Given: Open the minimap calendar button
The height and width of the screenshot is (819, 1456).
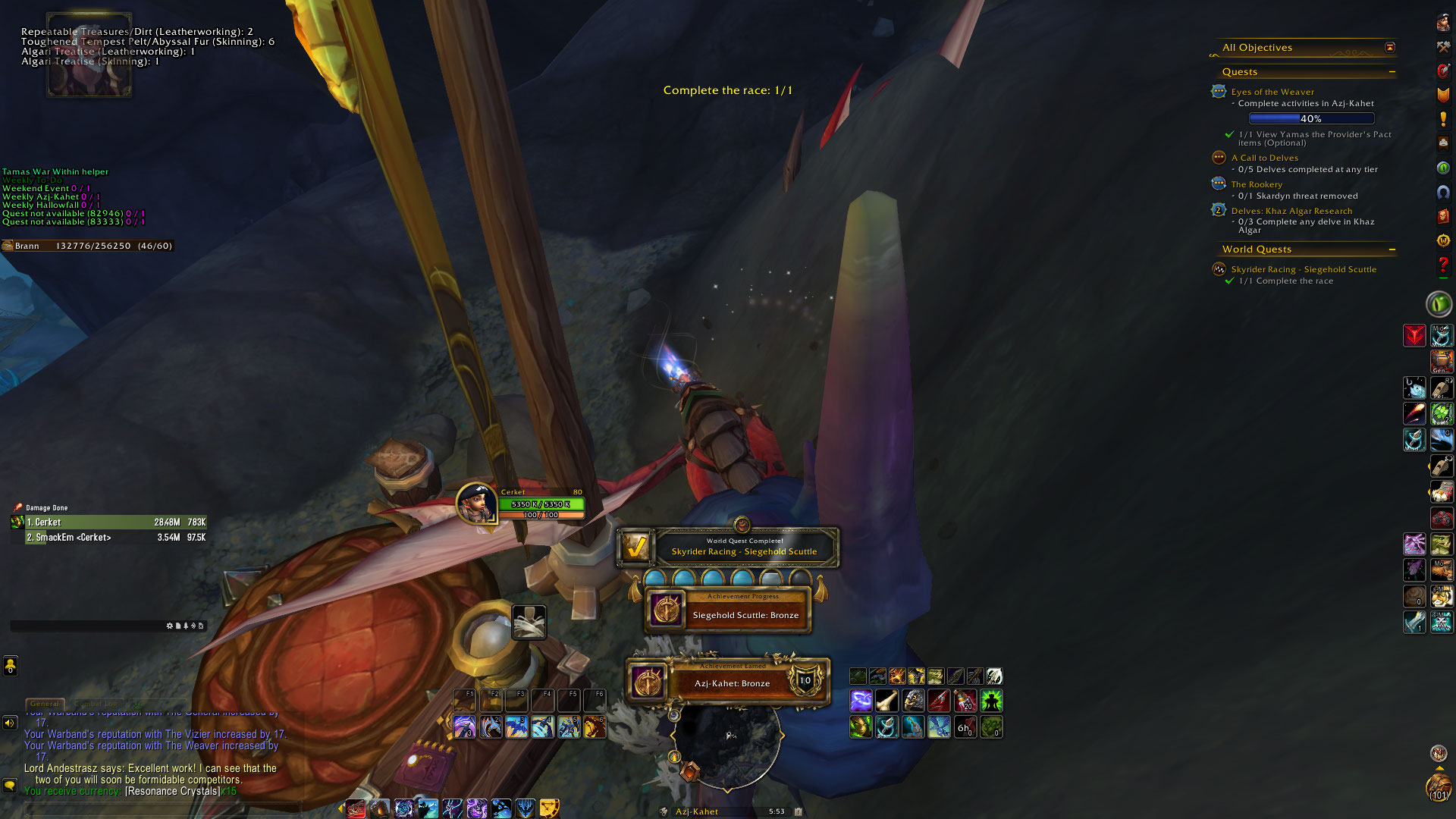Looking at the screenshot, I should click(x=798, y=811).
